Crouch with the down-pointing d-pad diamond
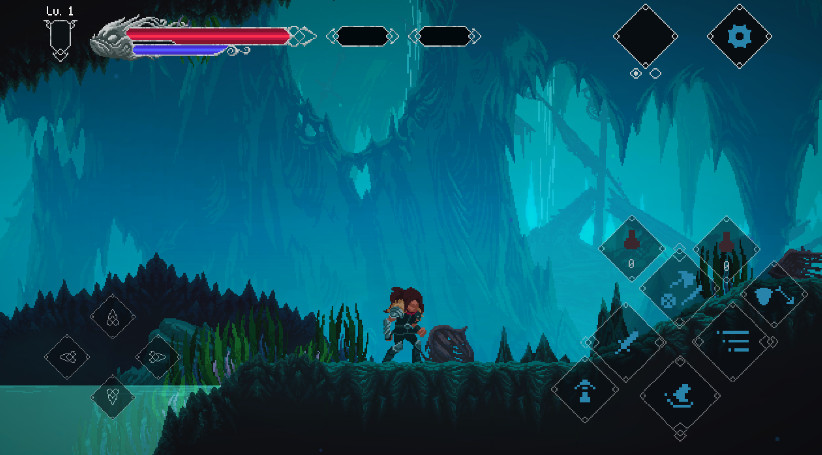Viewport: 822px width, 455px height. (112, 395)
